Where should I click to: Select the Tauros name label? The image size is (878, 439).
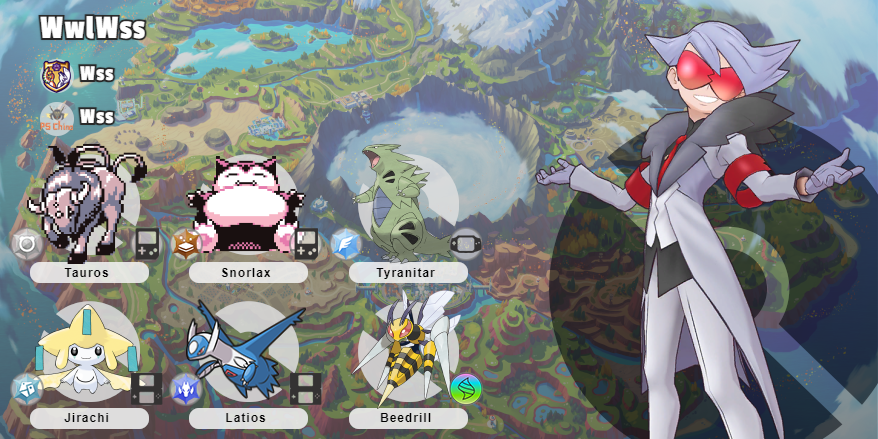pyautogui.click(x=89, y=272)
